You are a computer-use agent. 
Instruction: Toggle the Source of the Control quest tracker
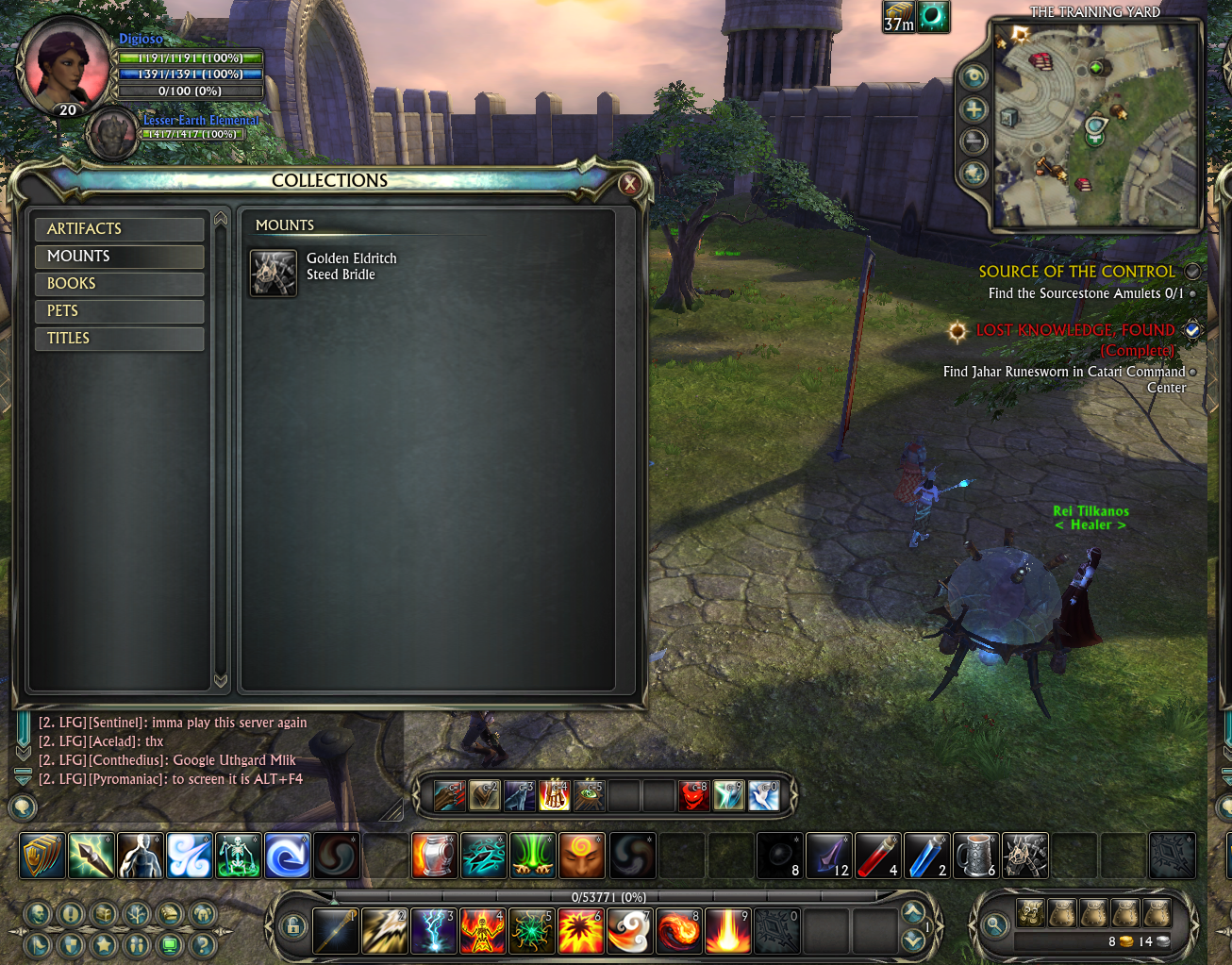(x=1193, y=272)
